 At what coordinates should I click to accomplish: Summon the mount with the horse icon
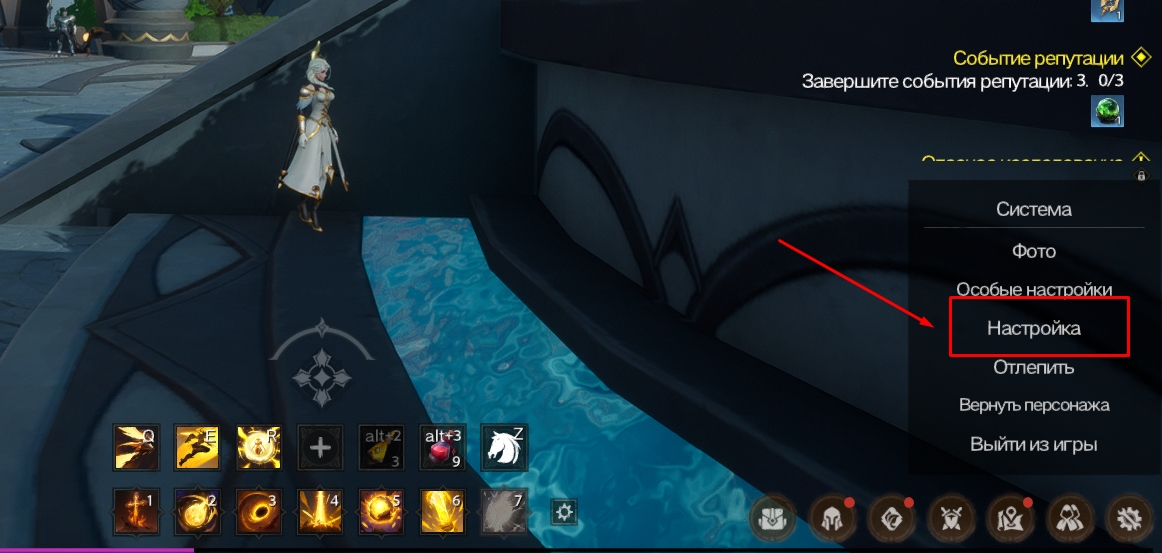504,447
